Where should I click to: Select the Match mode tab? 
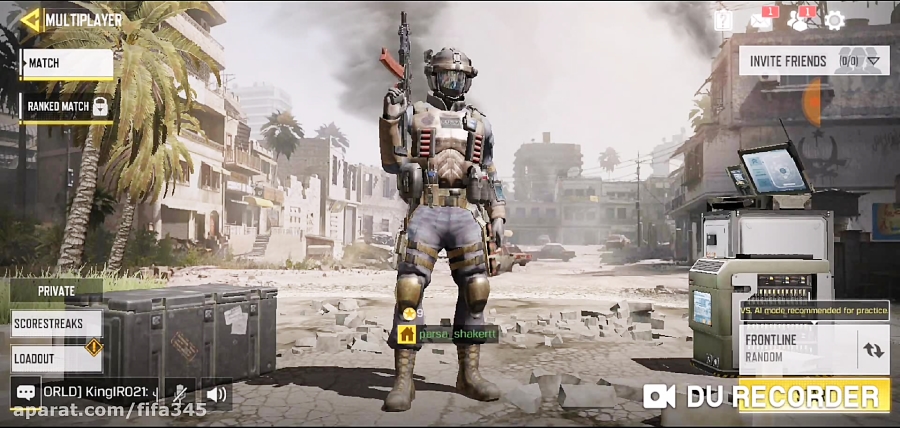[66, 63]
